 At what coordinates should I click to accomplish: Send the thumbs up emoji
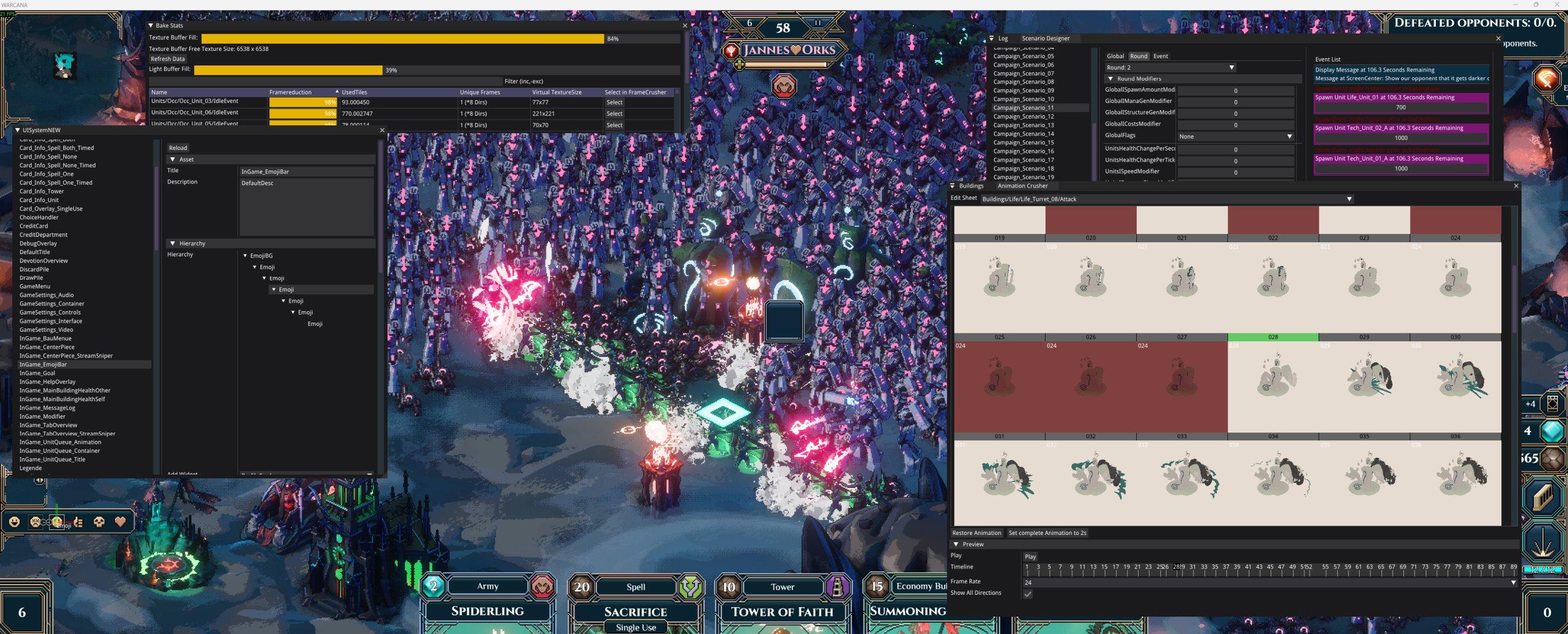click(78, 522)
